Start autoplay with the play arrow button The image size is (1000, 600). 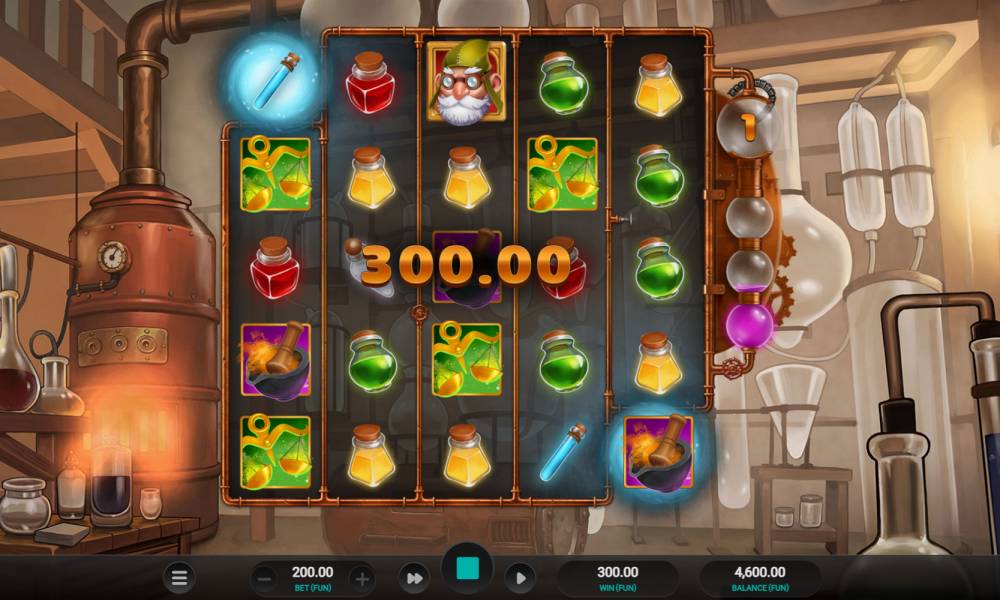click(x=520, y=577)
